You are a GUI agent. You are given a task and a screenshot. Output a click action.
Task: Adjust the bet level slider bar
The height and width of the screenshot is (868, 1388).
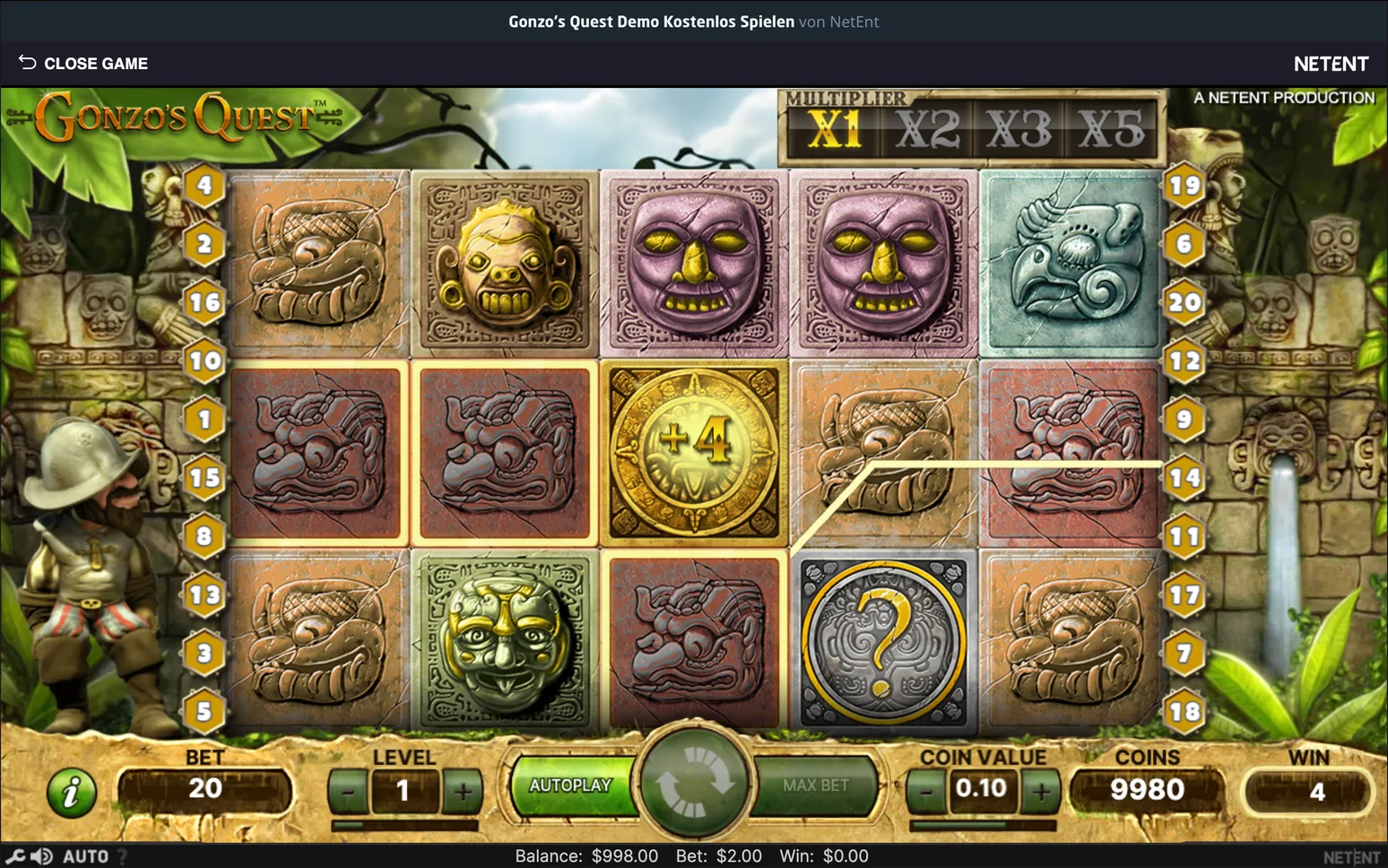[x=404, y=825]
